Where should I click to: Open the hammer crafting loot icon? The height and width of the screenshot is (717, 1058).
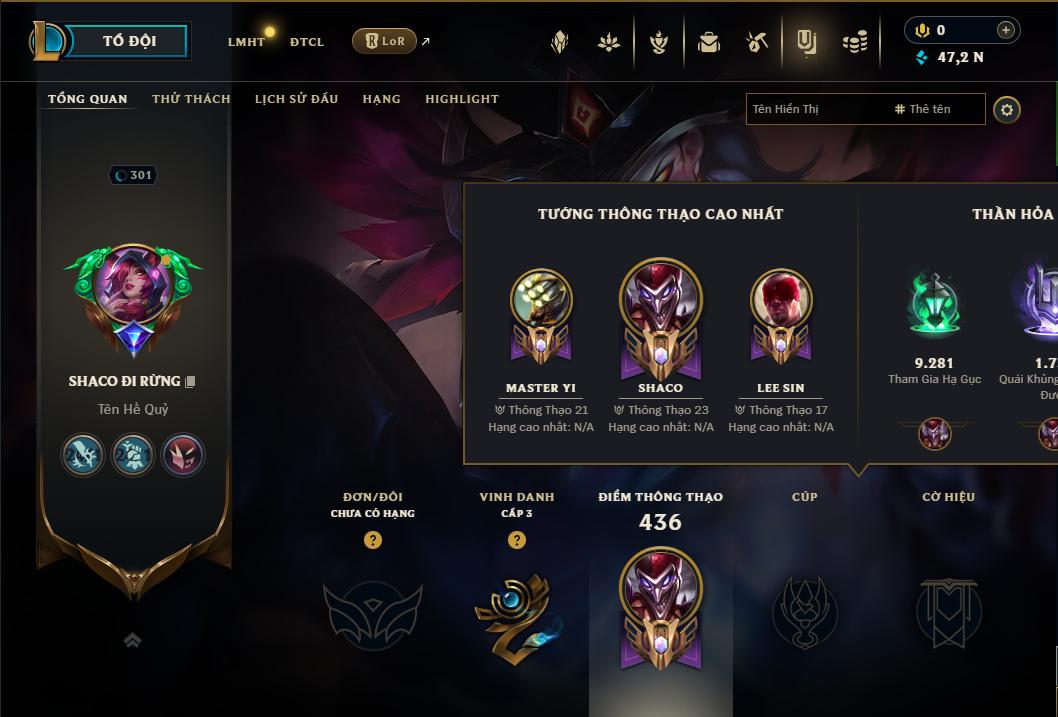pyautogui.click(x=757, y=42)
